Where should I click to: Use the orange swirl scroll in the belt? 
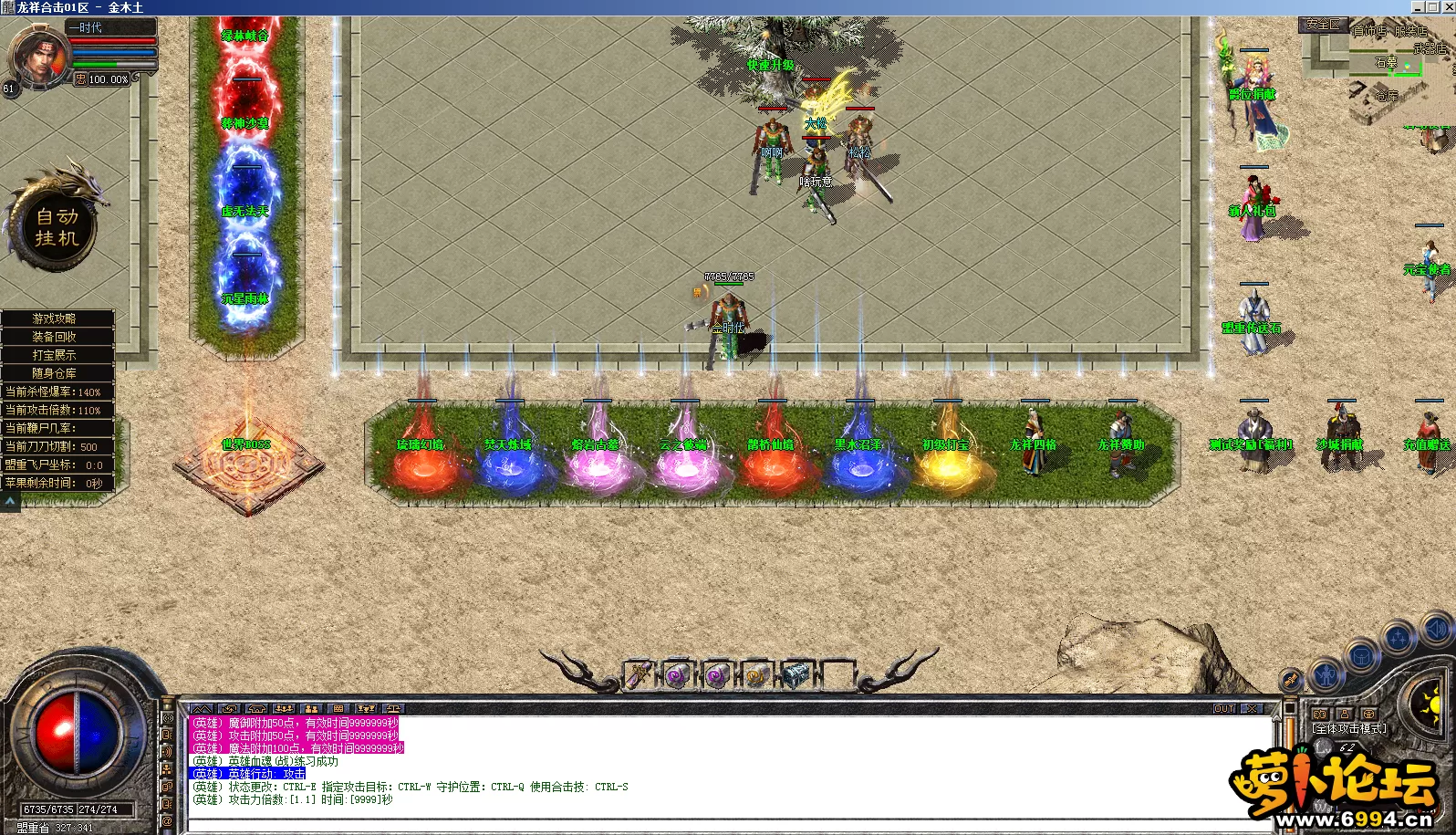click(x=756, y=676)
